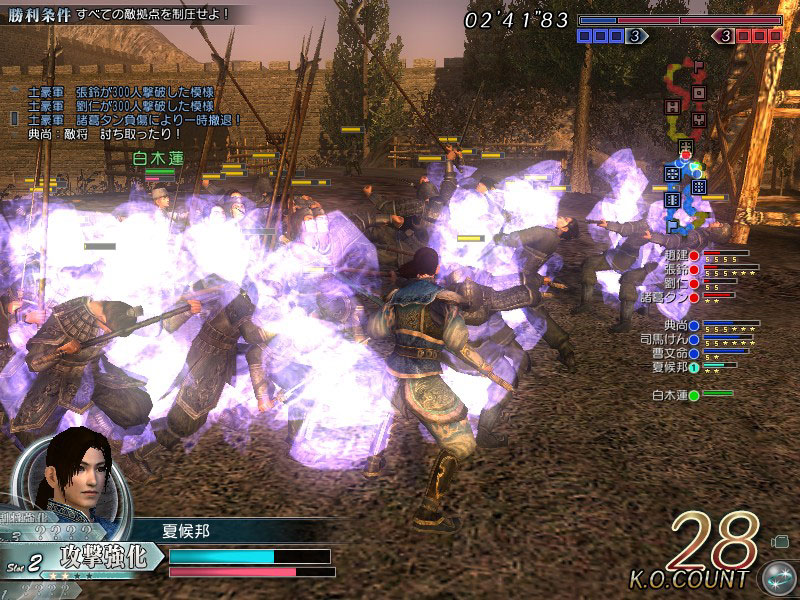Choose ally 司馬けん in the player list
800x600 pixels.
coord(670,340)
